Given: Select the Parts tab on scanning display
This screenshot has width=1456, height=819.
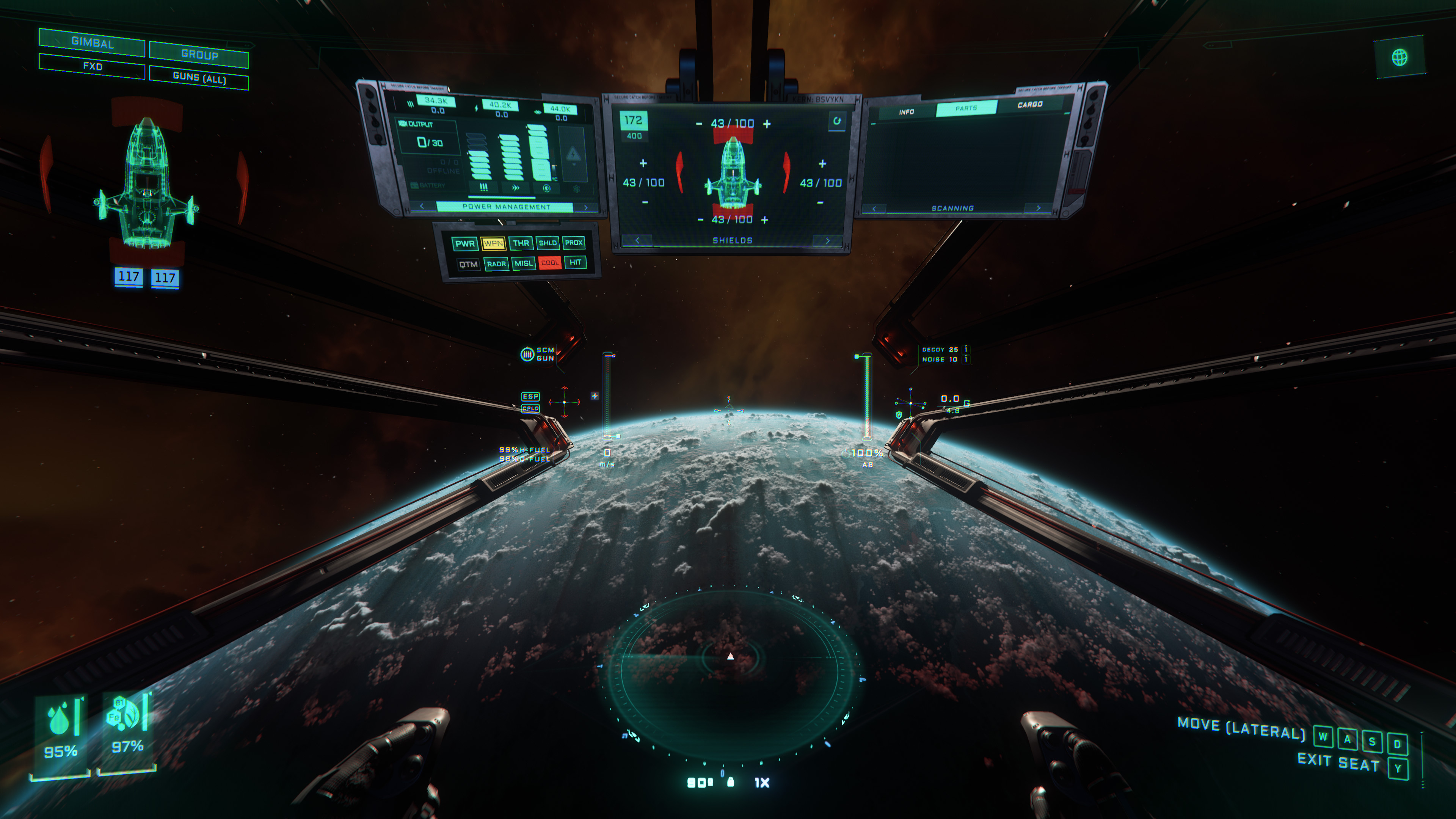Looking at the screenshot, I should [x=966, y=108].
